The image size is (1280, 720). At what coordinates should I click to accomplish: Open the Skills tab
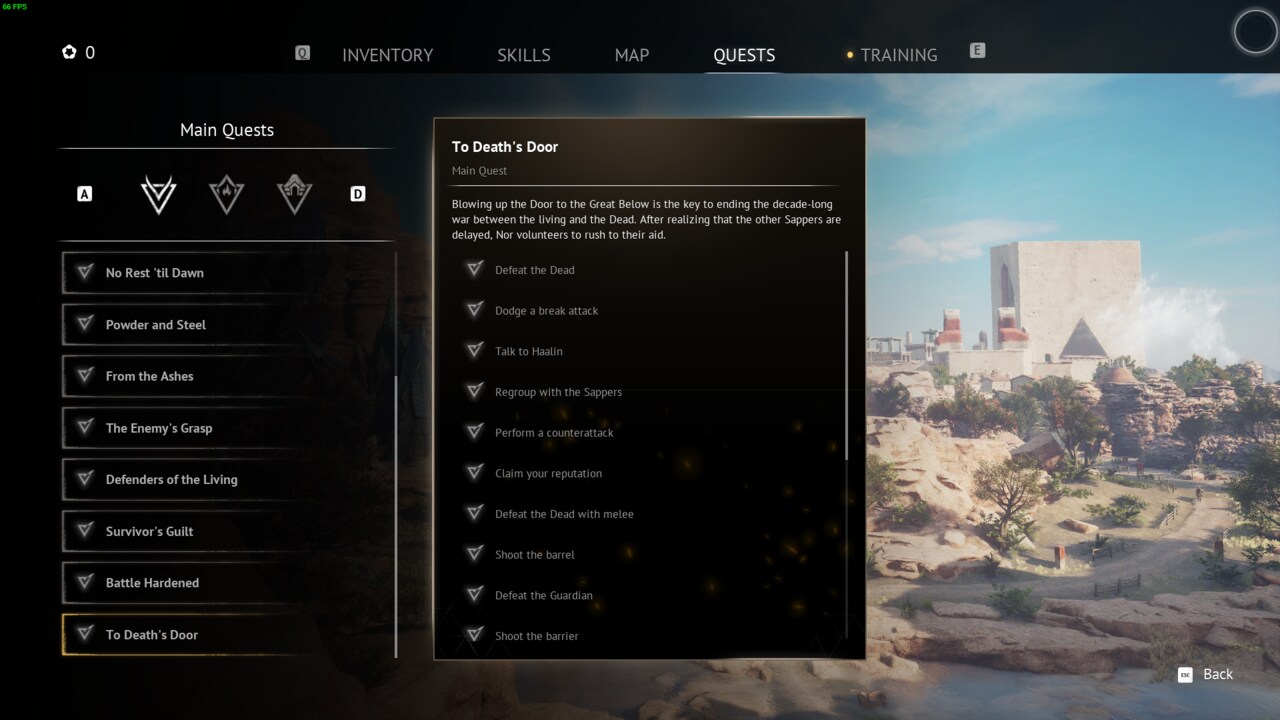[524, 55]
